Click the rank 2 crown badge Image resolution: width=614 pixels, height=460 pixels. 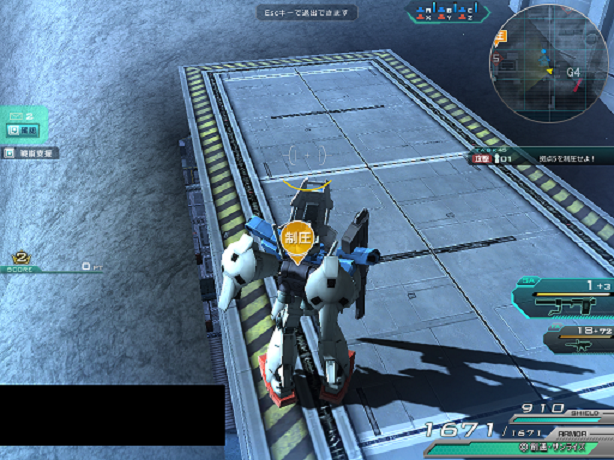click(20, 257)
